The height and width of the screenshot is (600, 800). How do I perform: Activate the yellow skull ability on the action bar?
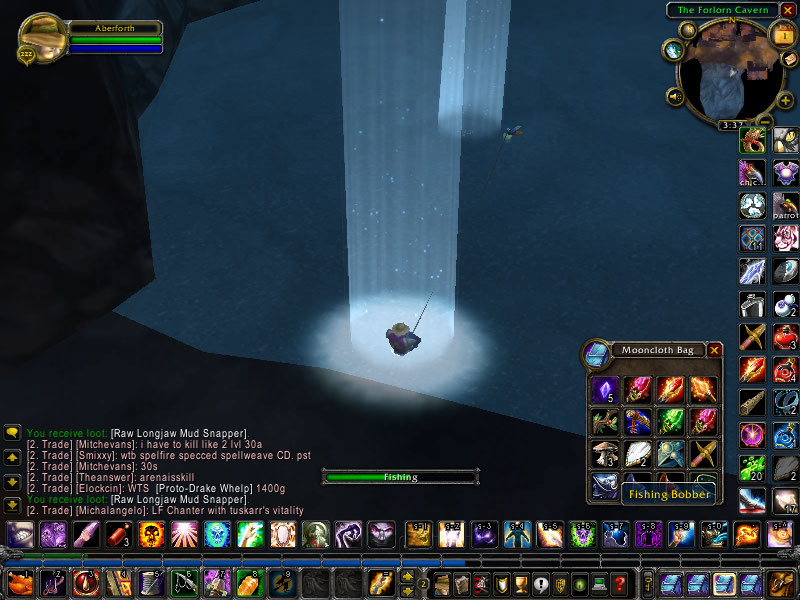click(151, 534)
